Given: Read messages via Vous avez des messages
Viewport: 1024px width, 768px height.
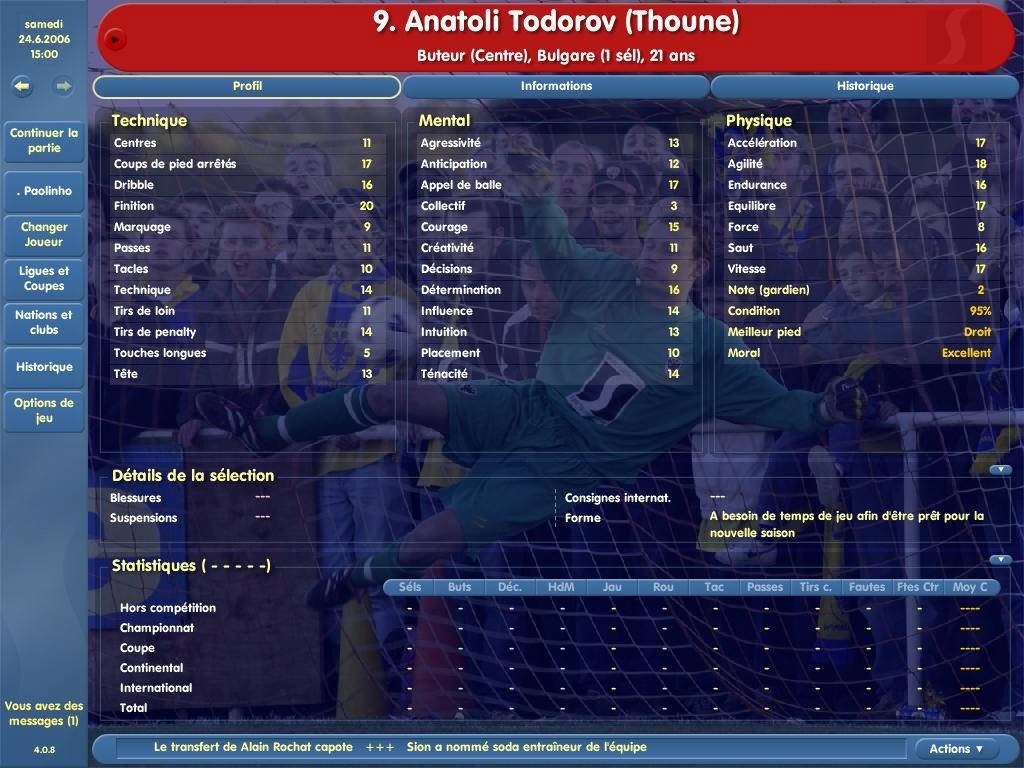Looking at the screenshot, I should [44, 713].
